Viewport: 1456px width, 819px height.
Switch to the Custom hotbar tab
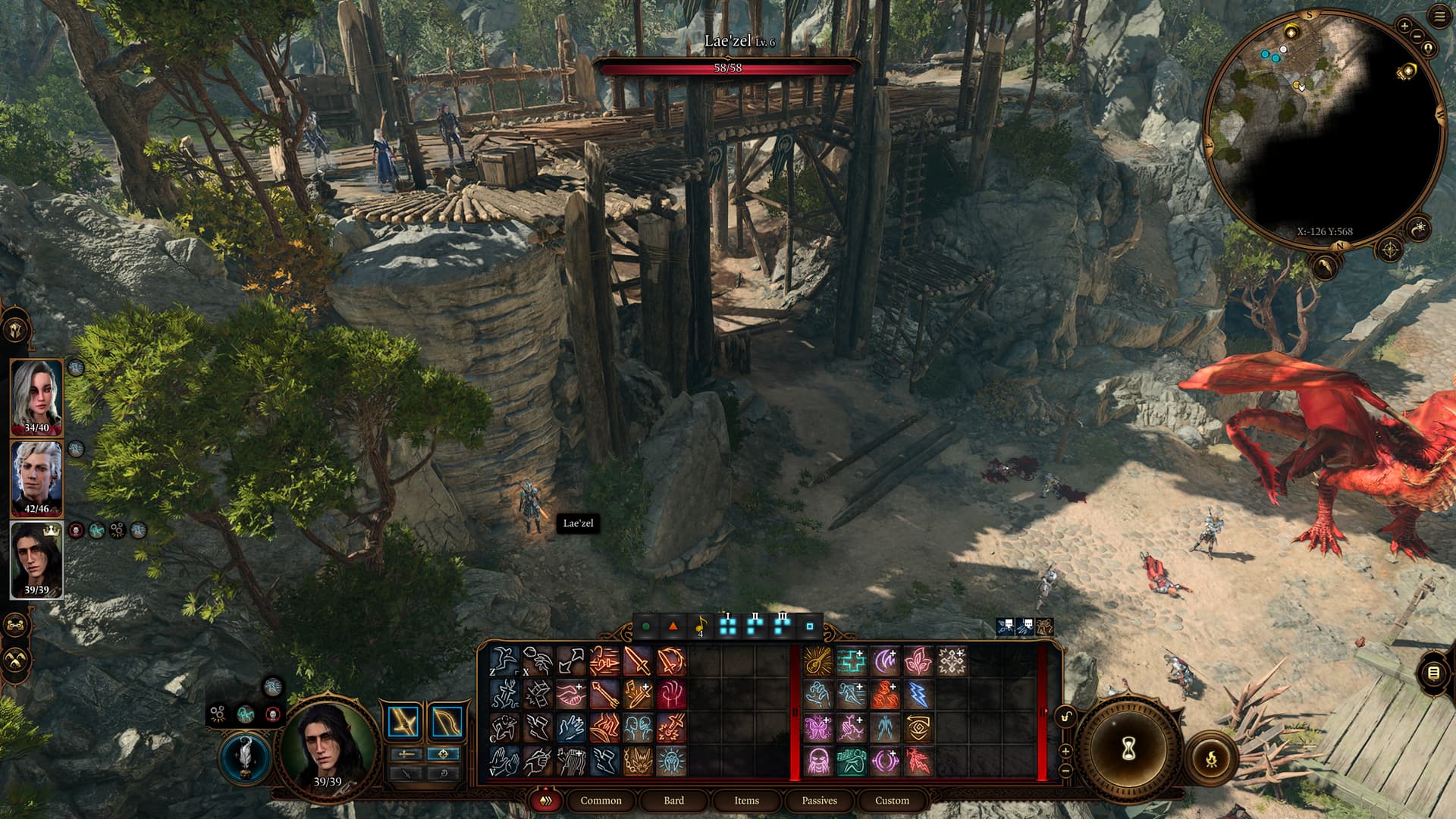click(x=892, y=800)
